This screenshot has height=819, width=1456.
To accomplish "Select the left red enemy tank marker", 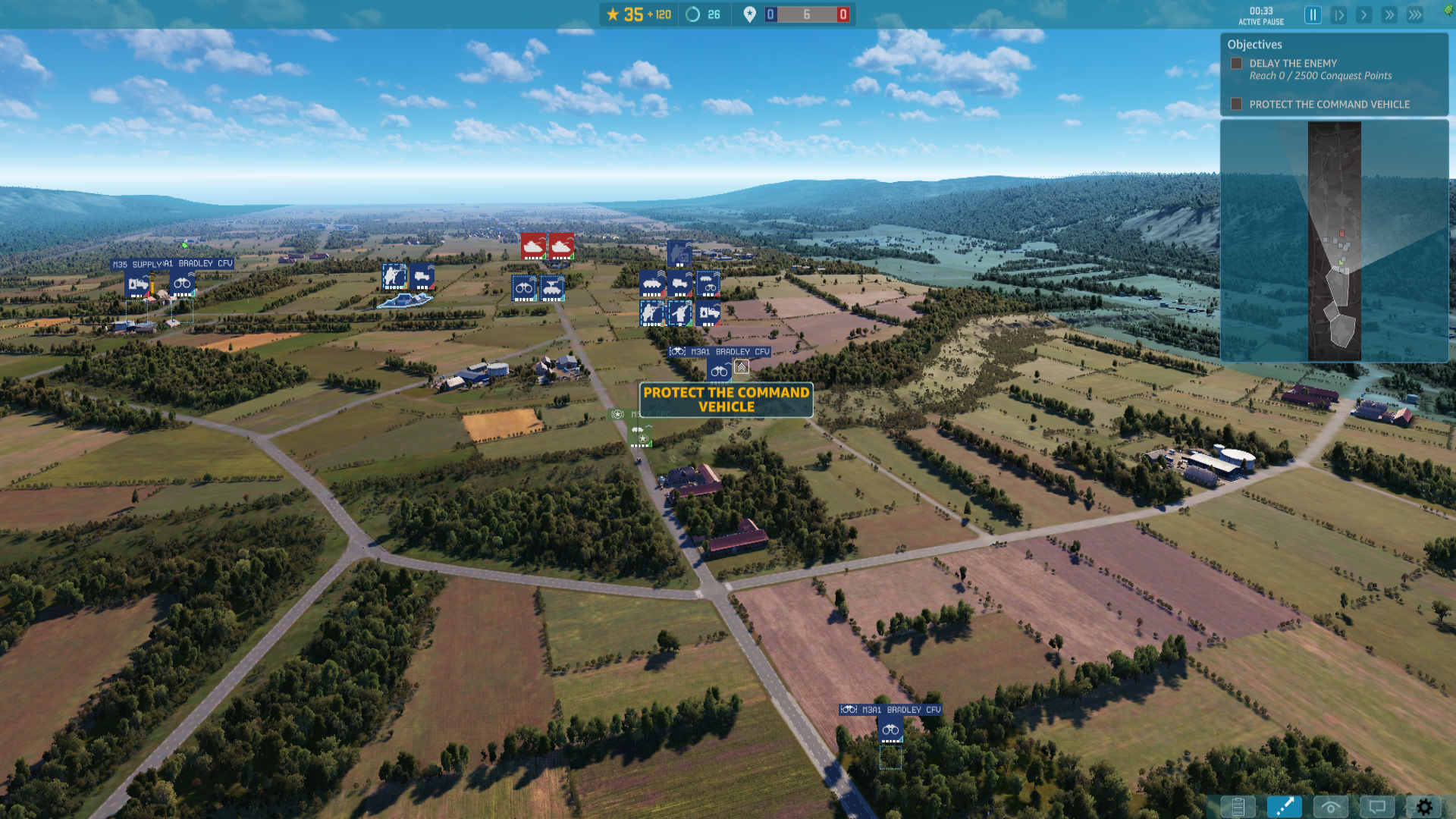I will [534, 246].
